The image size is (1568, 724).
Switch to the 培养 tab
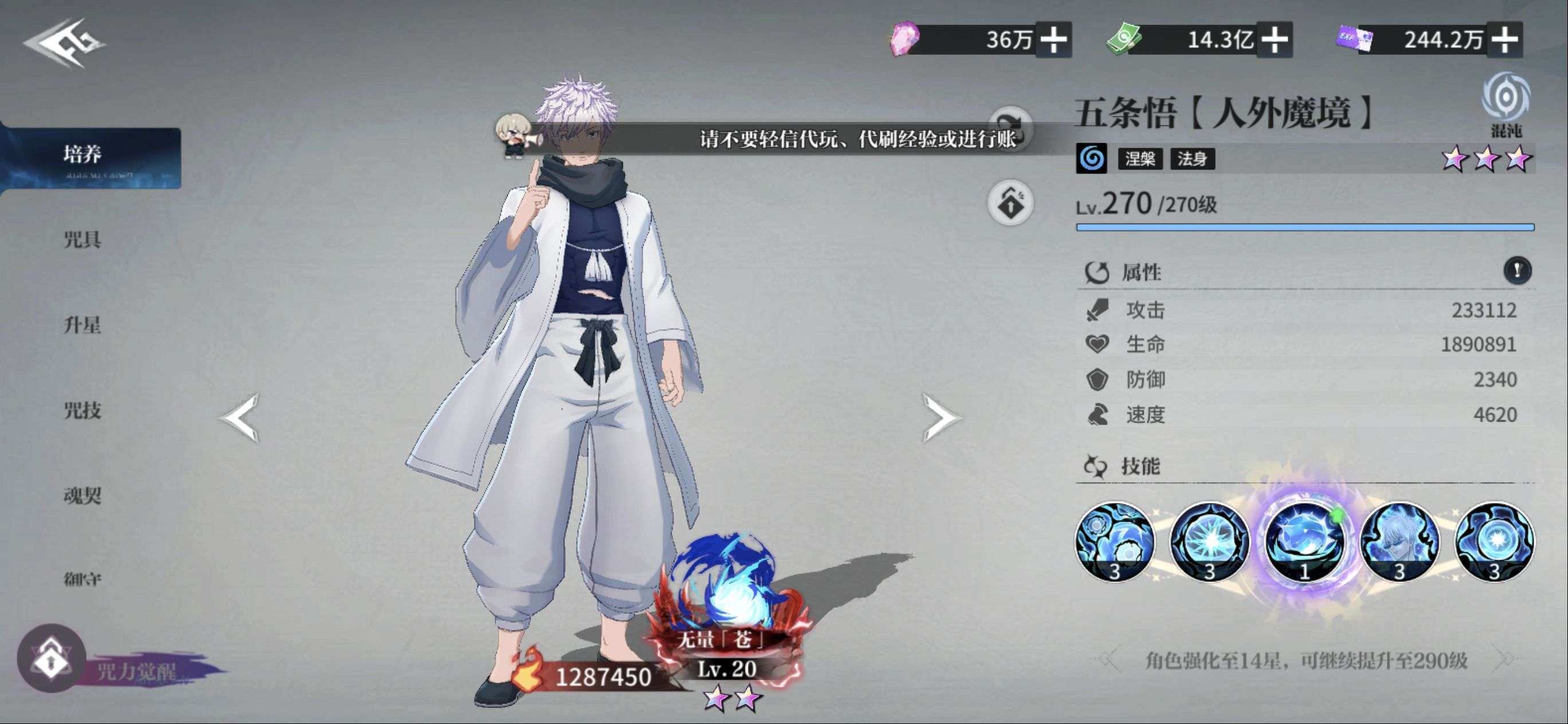[83, 155]
